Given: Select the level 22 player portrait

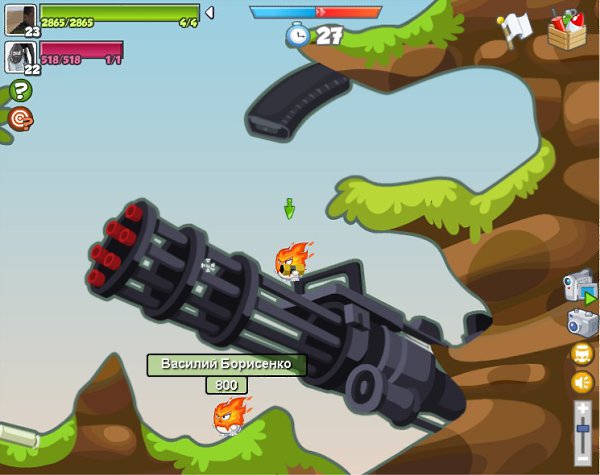Looking at the screenshot, I should 20,57.
